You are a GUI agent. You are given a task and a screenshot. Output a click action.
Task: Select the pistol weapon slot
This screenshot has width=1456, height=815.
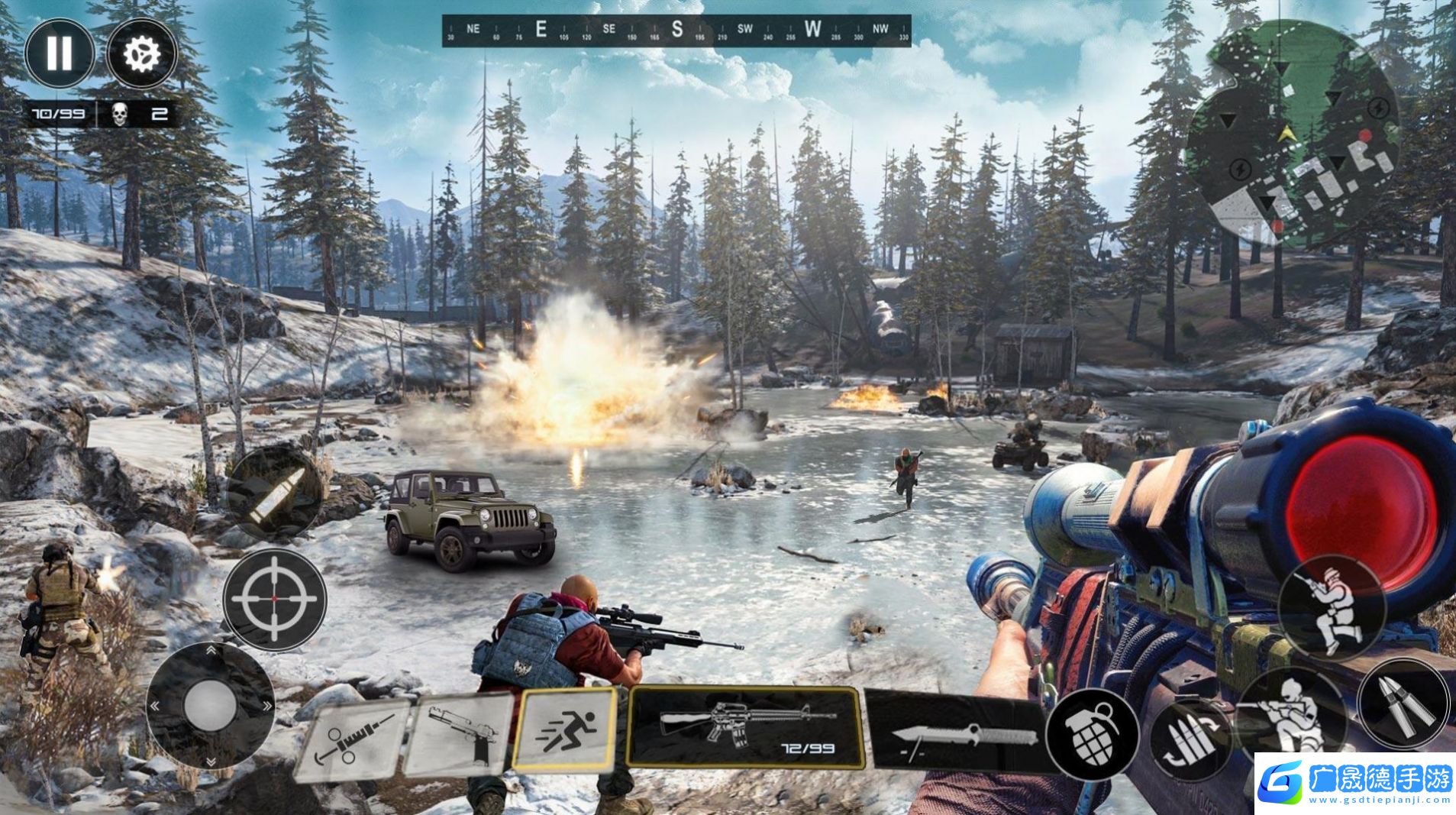click(x=459, y=735)
